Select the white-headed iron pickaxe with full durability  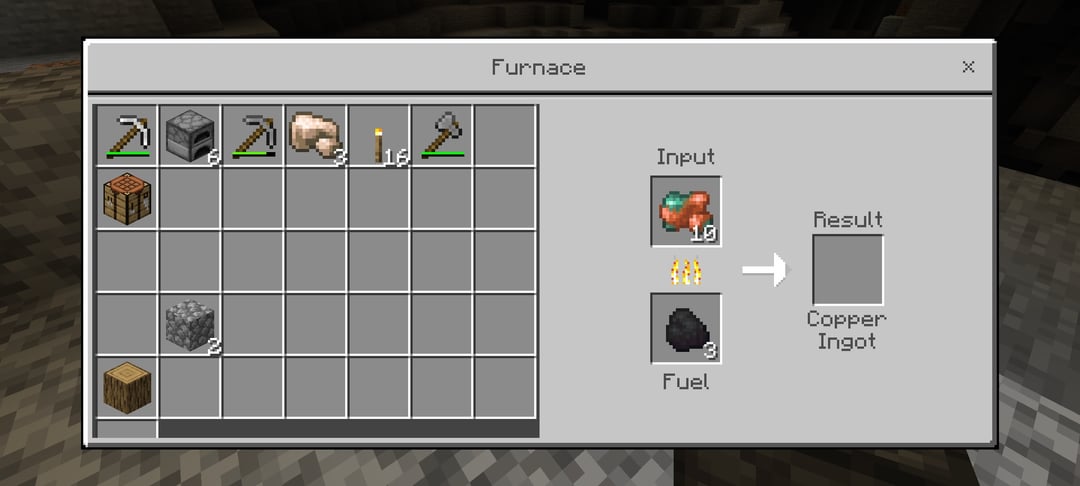pyautogui.click(x=127, y=136)
